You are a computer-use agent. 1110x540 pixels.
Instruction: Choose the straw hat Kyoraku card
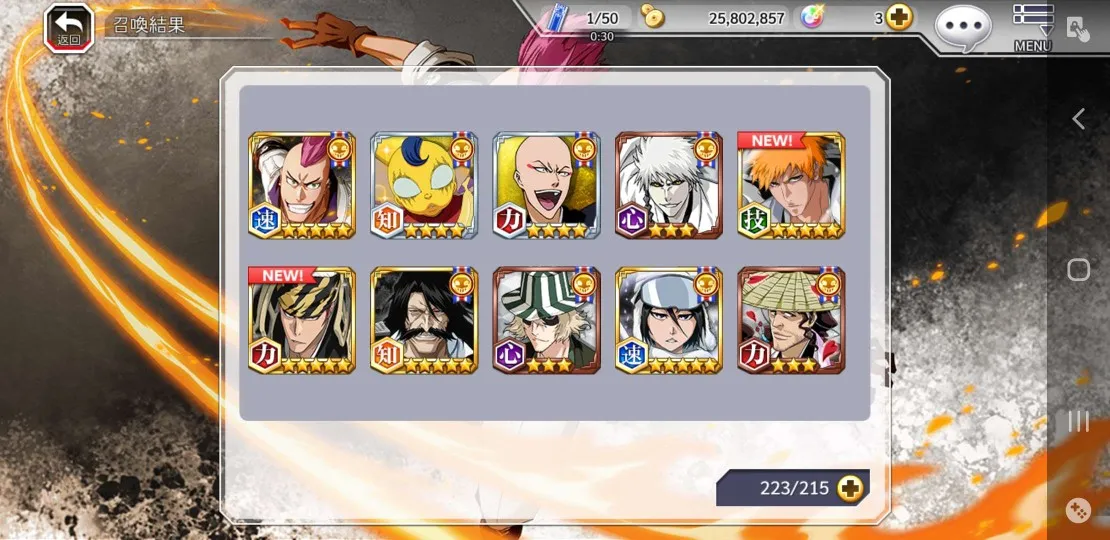[791, 320]
